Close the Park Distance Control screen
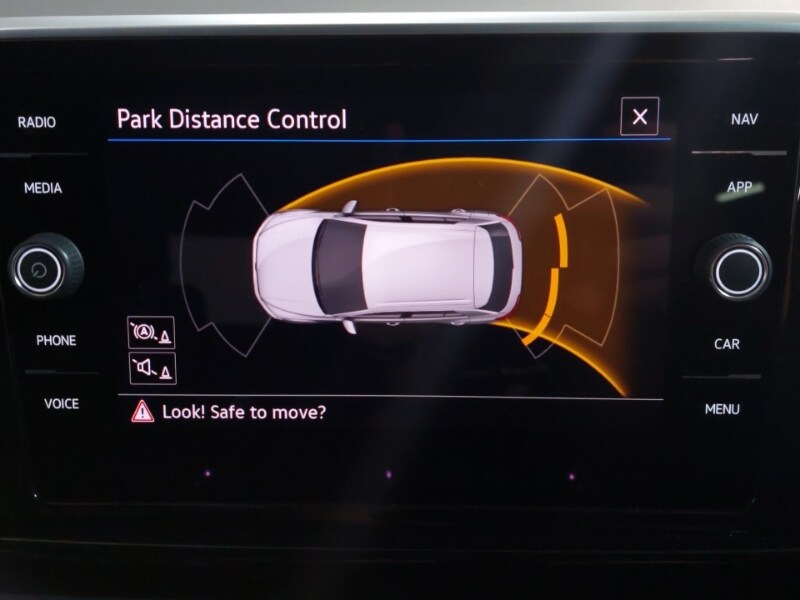 point(640,117)
